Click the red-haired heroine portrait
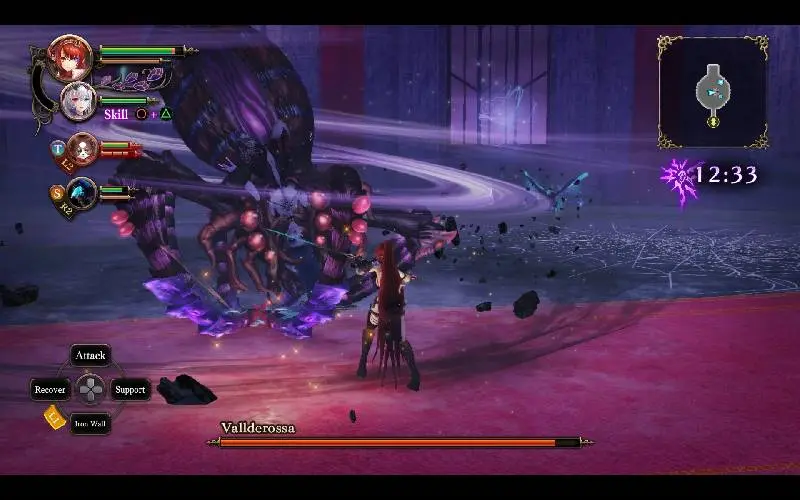 71,58
